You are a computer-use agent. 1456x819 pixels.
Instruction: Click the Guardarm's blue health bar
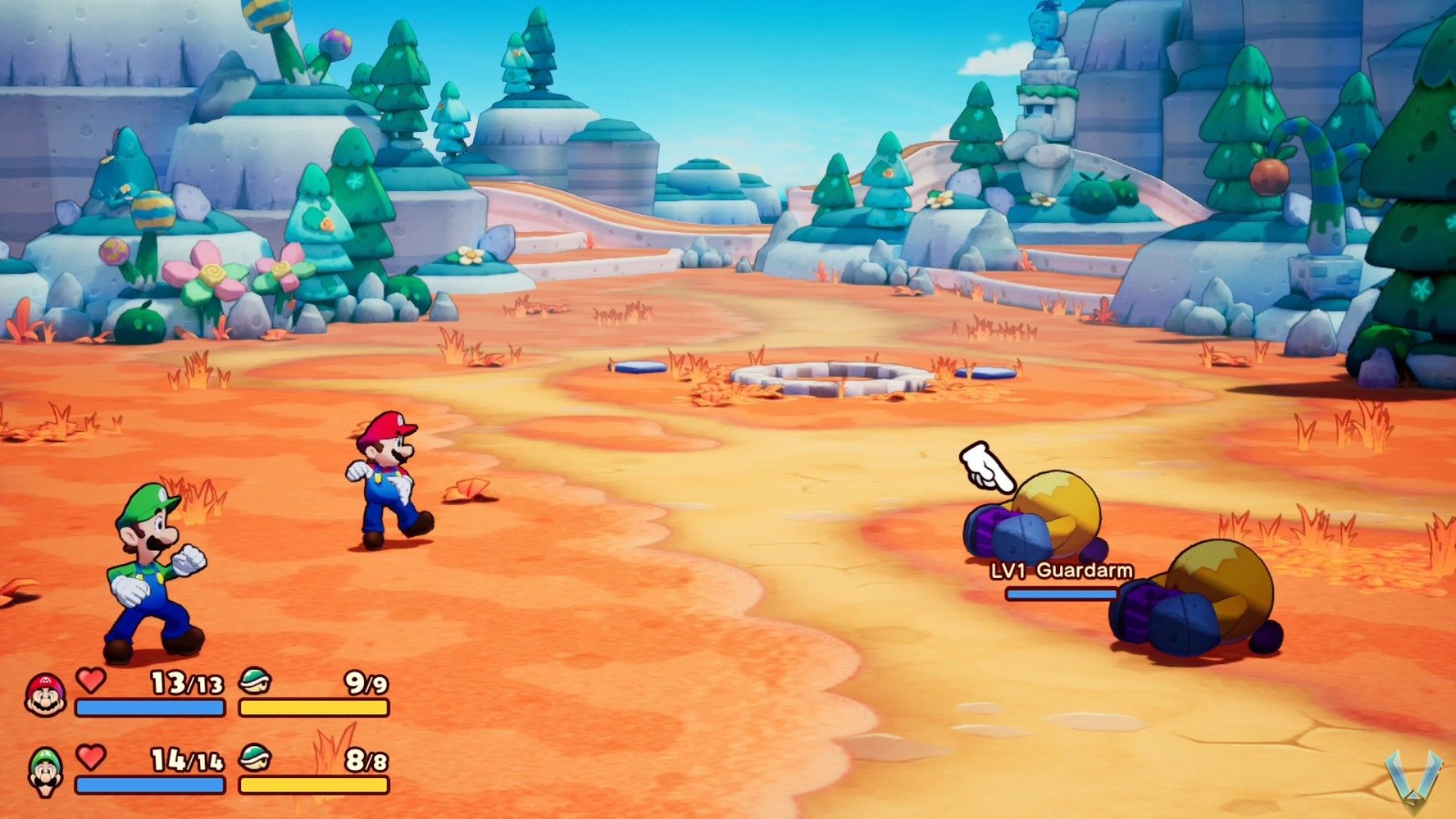(1061, 592)
